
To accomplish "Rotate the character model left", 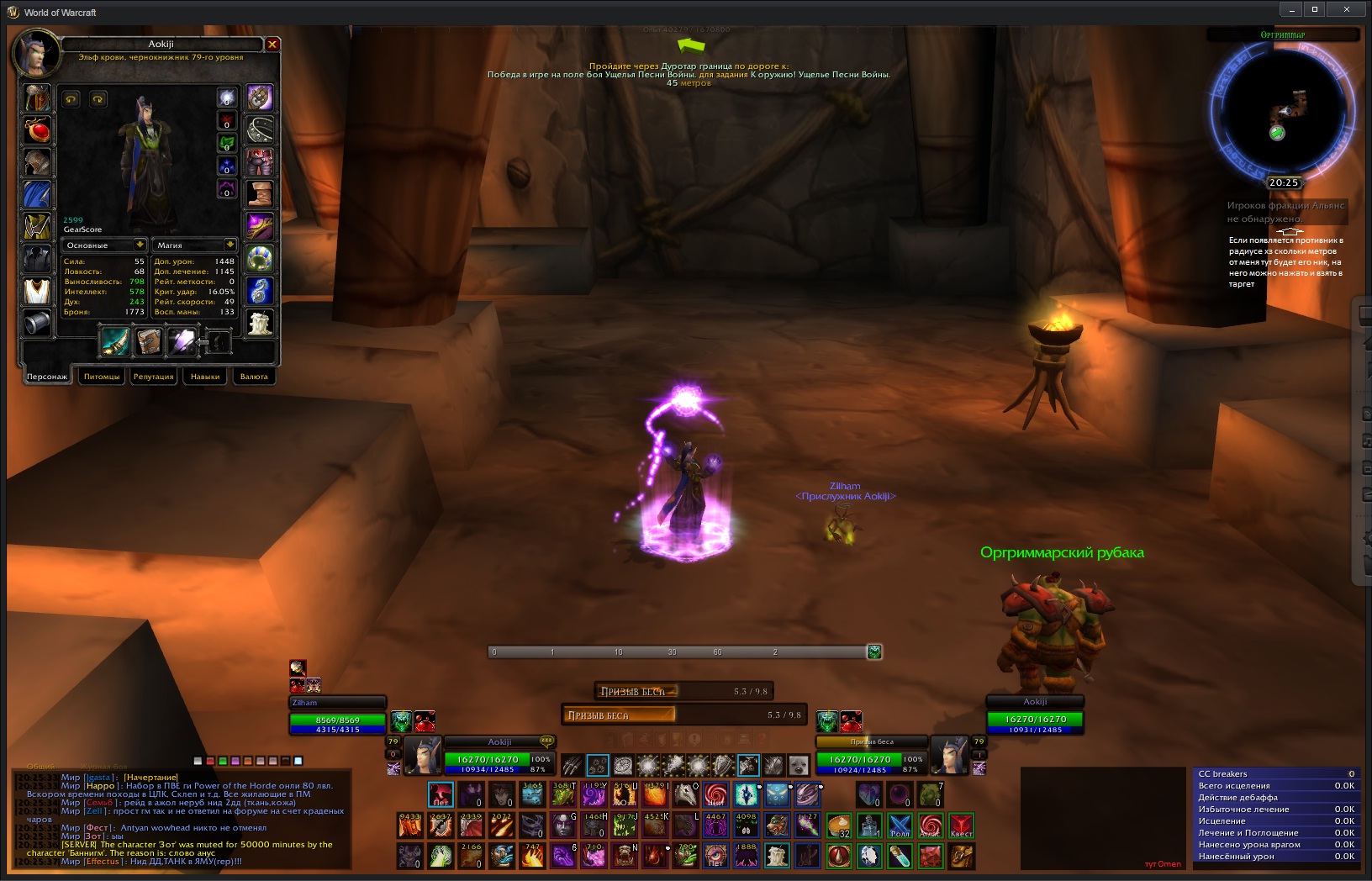I will click(x=71, y=99).
